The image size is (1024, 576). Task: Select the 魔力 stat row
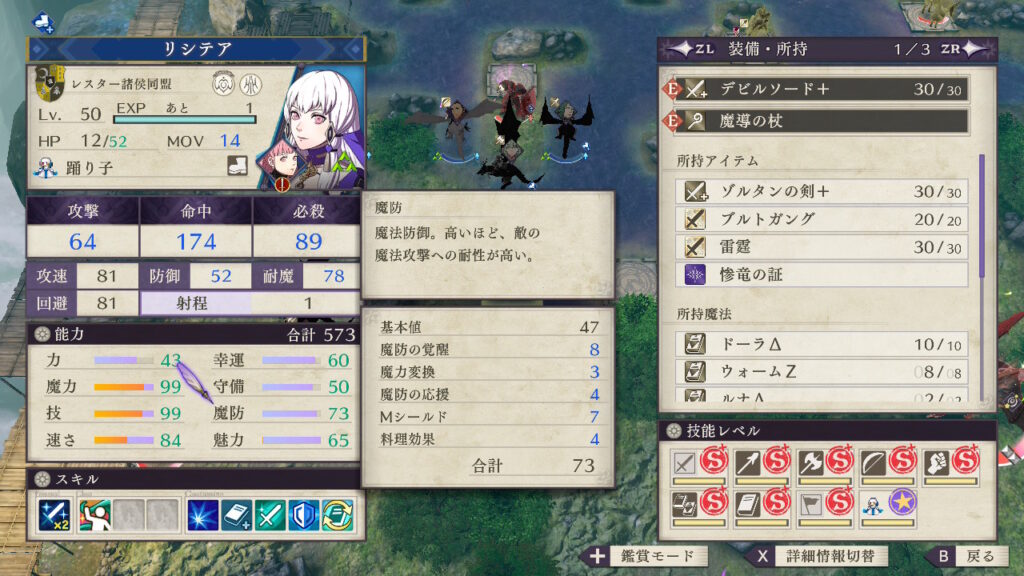pos(112,386)
